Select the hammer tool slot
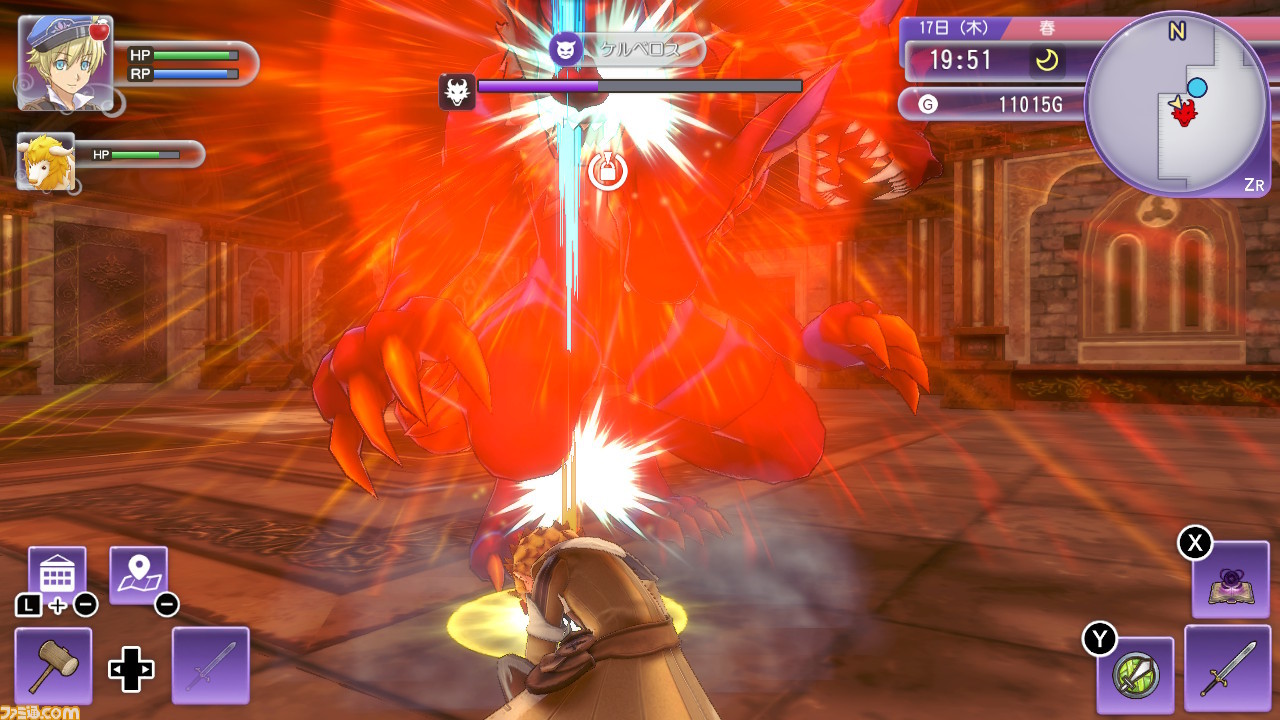This screenshot has height=720, width=1280. [53, 665]
